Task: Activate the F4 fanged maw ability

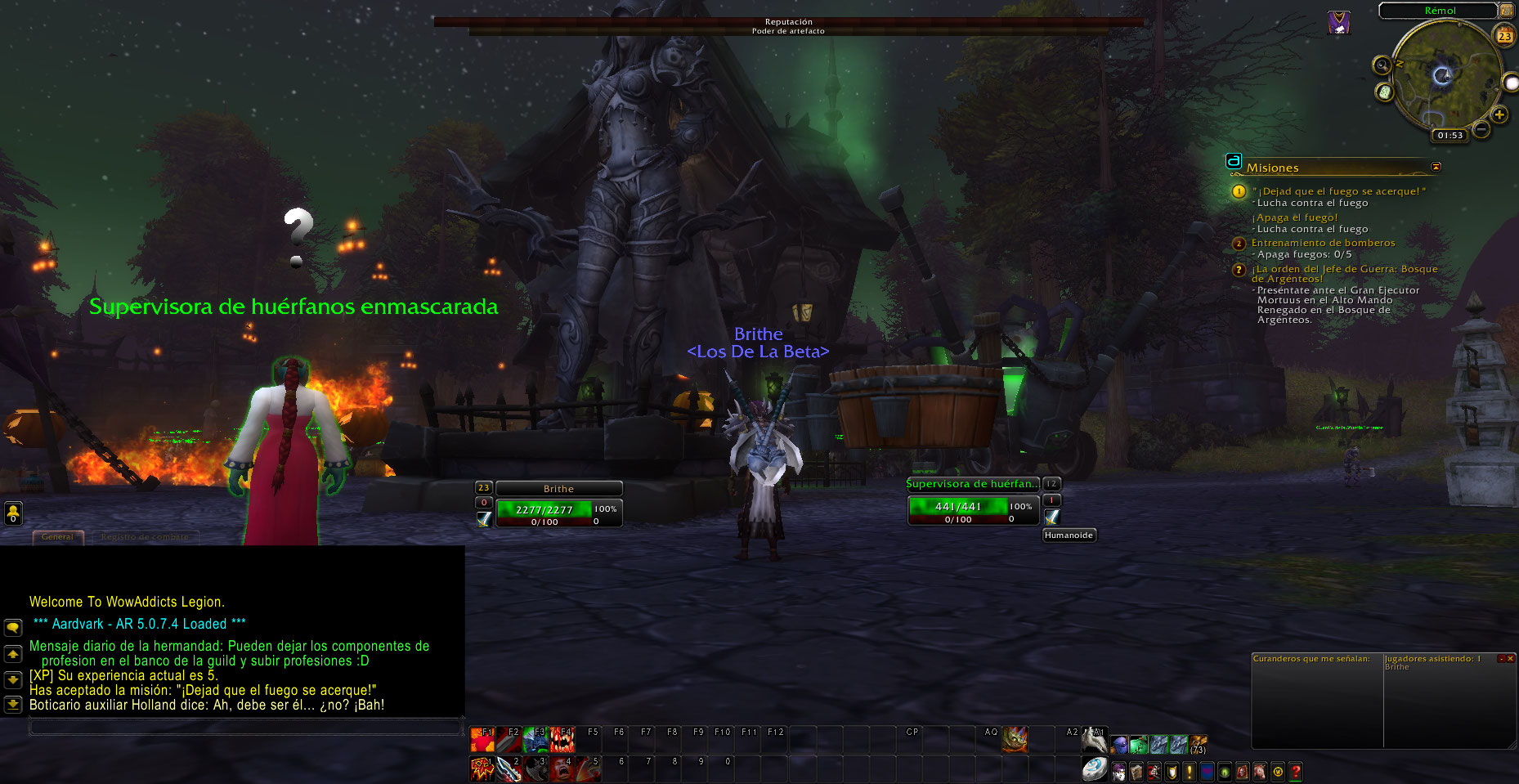Action: click(562, 739)
